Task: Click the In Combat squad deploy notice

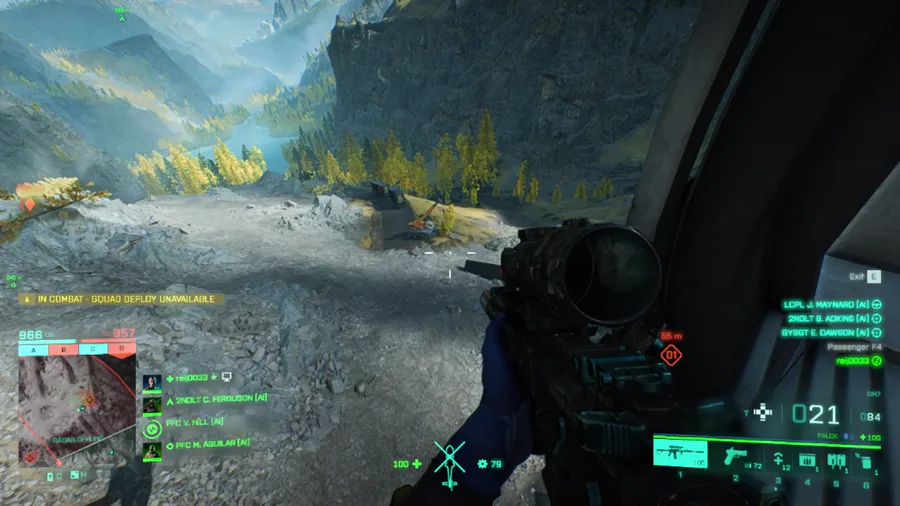Action: (118, 298)
